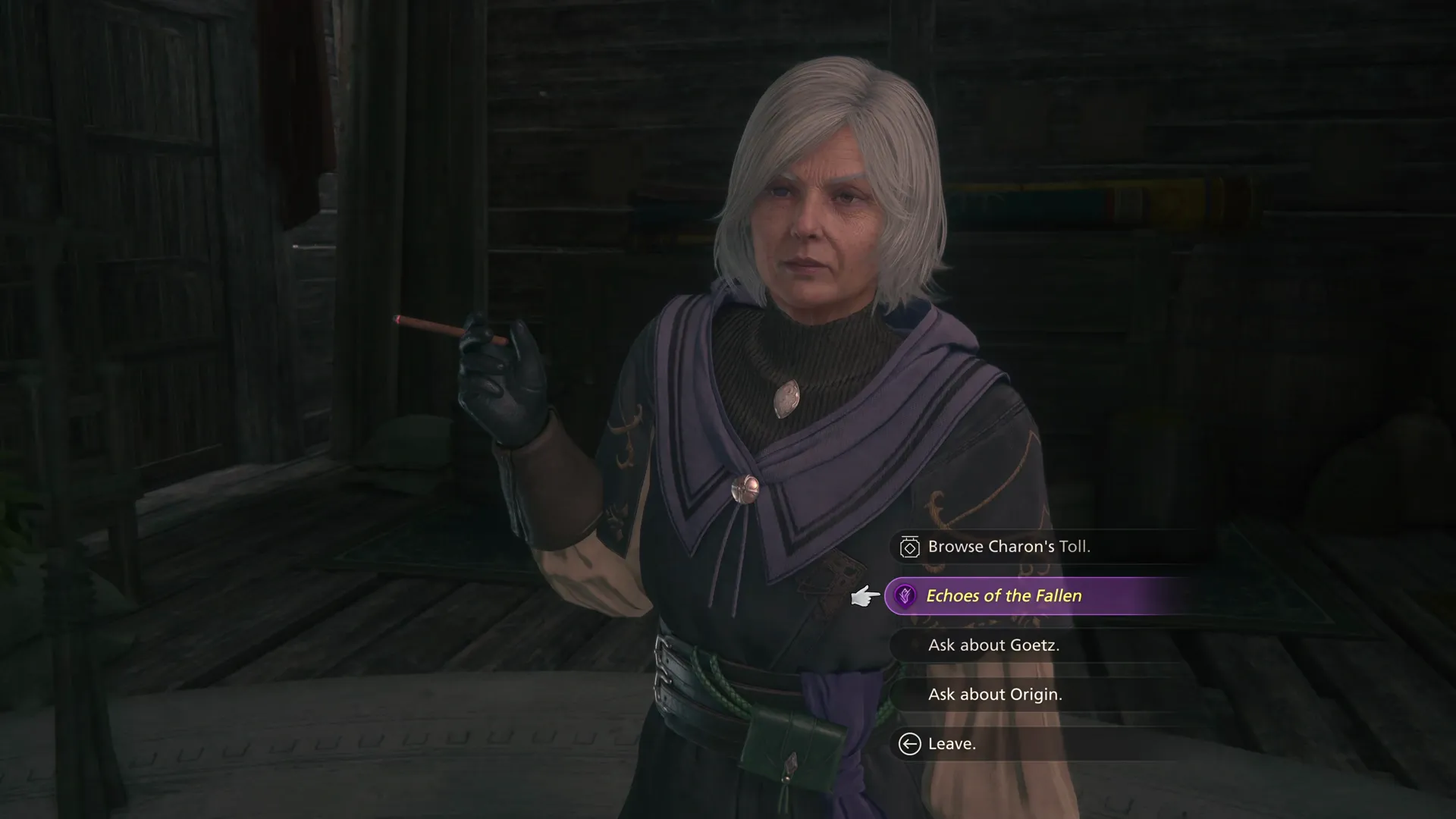
Task: Click Leave to end the conversation
Action: [951, 744]
